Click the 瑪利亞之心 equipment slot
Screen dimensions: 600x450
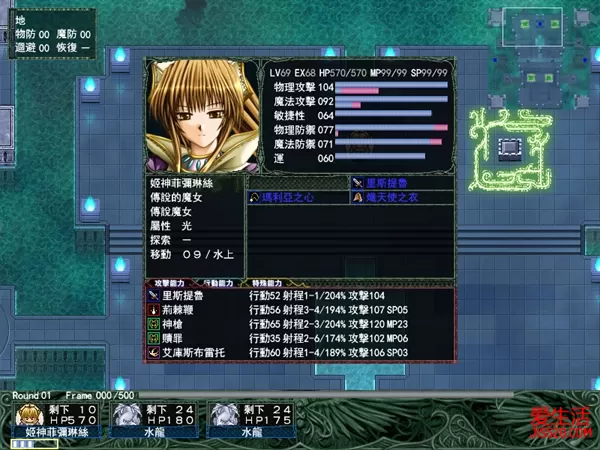tap(297, 198)
